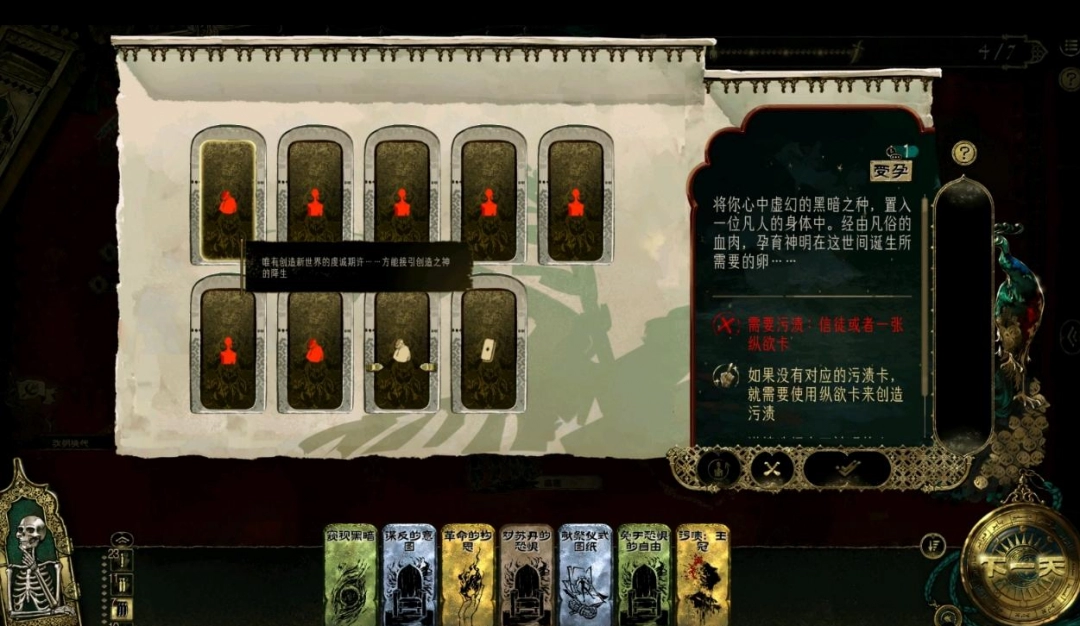Pick the 献祭仪式图纸 card
This screenshot has width=1080, height=626.
585,573
